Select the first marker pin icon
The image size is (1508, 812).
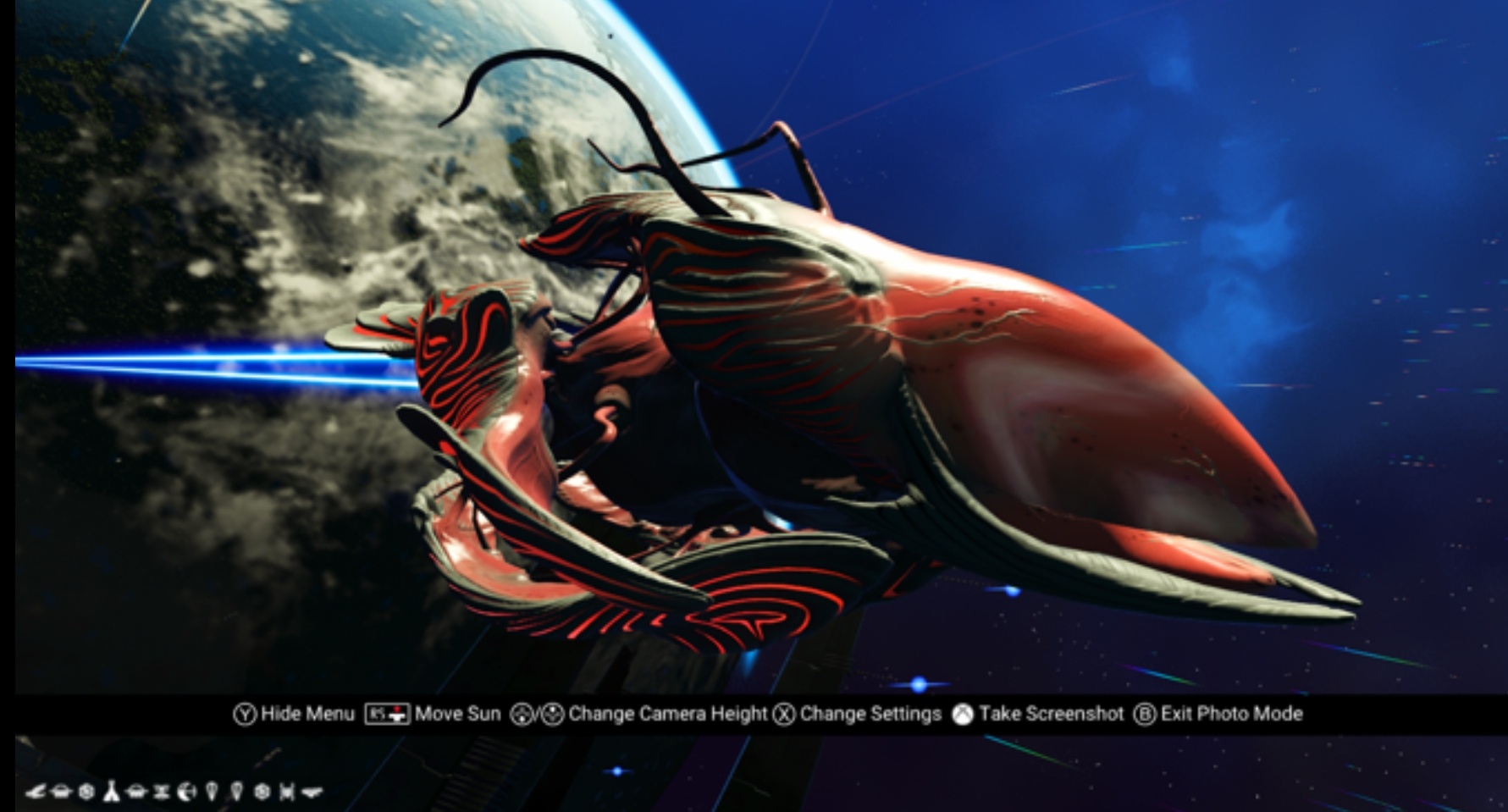pyautogui.click(x=212, y=792)
